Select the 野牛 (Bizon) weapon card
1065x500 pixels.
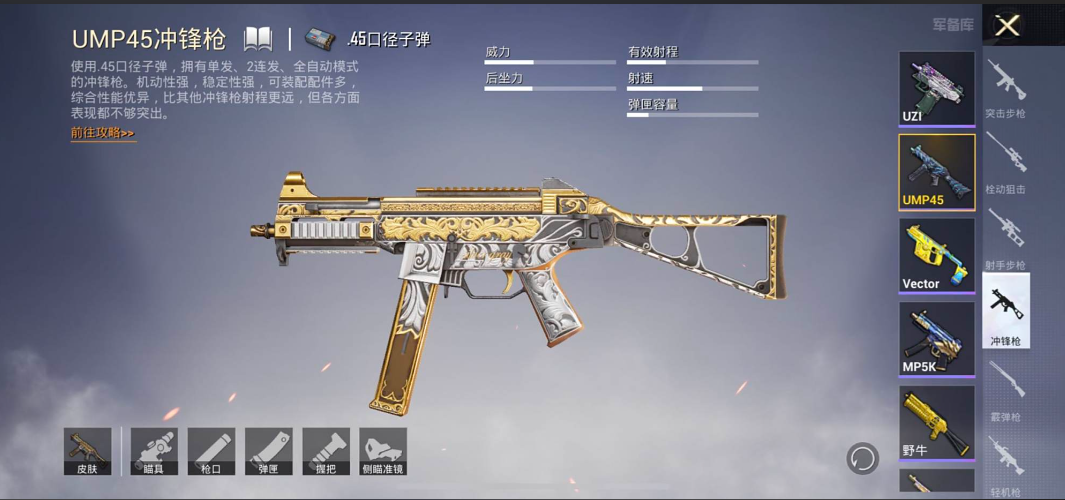click(x=936, y=422)
